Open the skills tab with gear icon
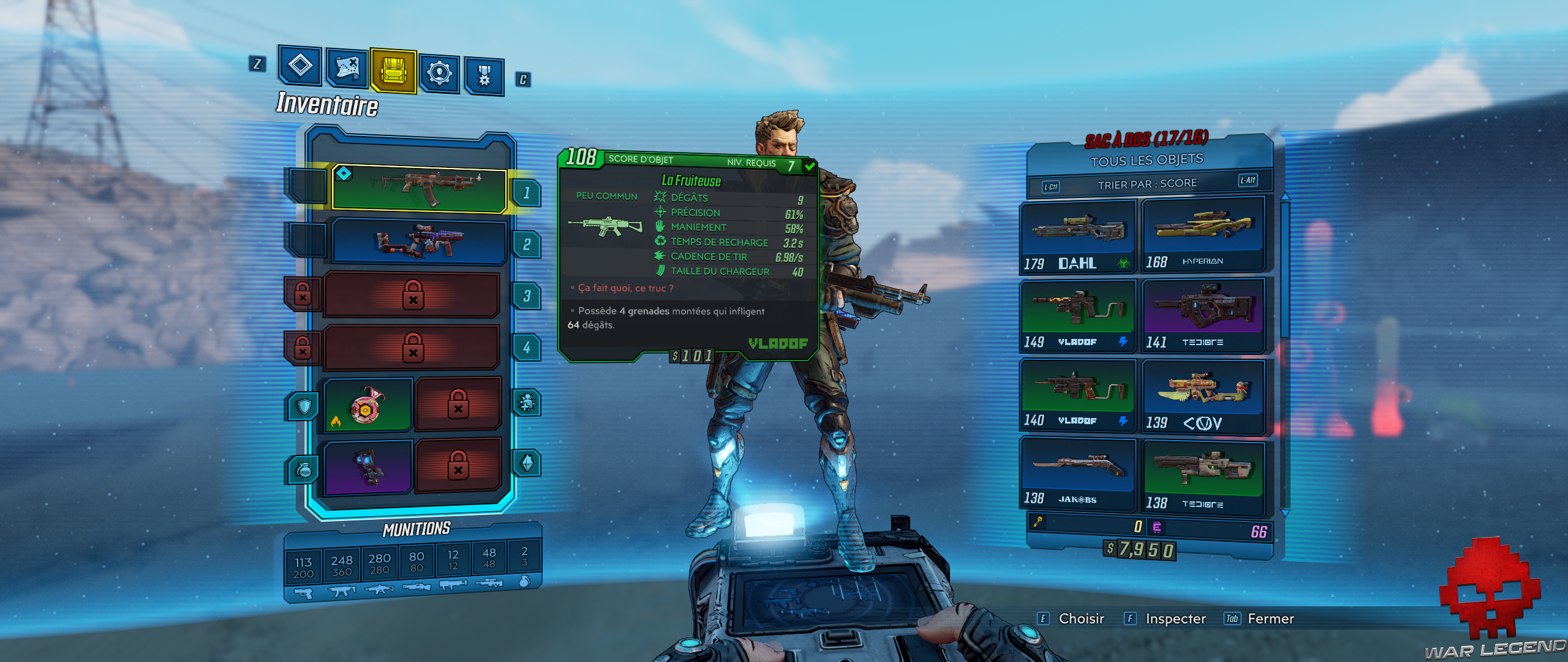This screenshot has height=662, width=1568. pos(439,73)
